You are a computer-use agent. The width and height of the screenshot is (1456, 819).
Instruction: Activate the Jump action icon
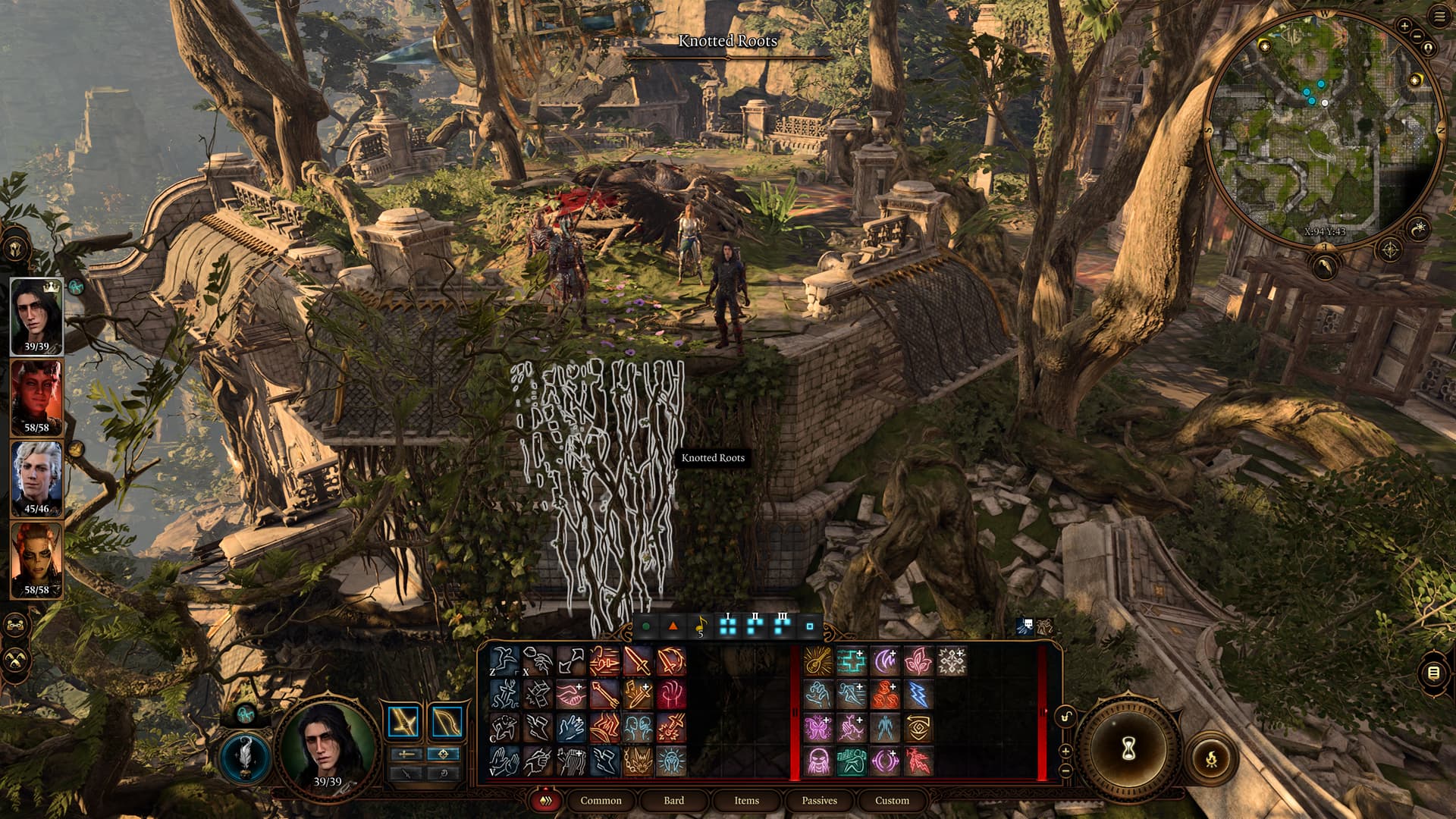[504, 661]
